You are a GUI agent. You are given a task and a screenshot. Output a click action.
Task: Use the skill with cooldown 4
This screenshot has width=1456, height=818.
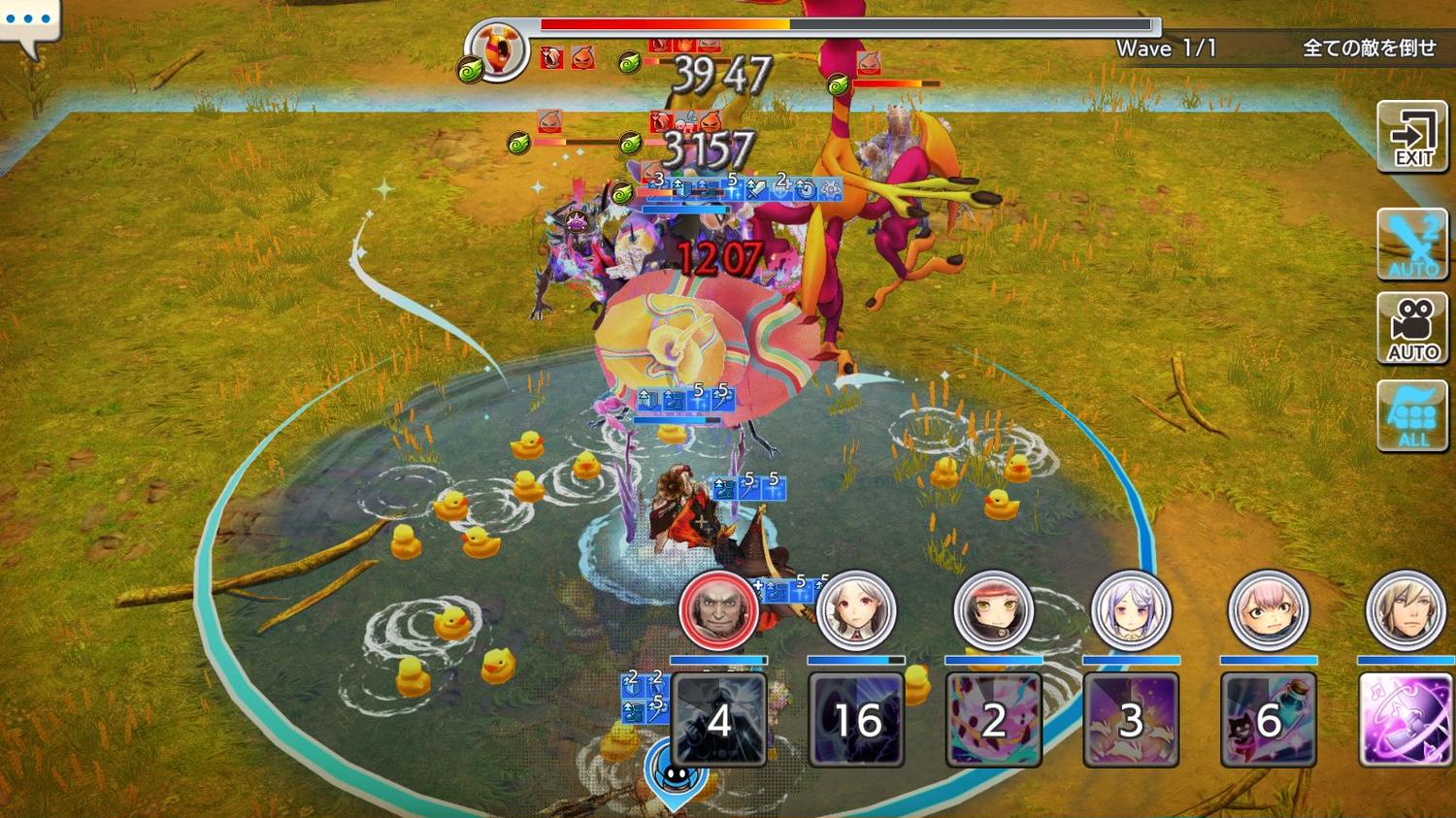(x=719, y=719)
